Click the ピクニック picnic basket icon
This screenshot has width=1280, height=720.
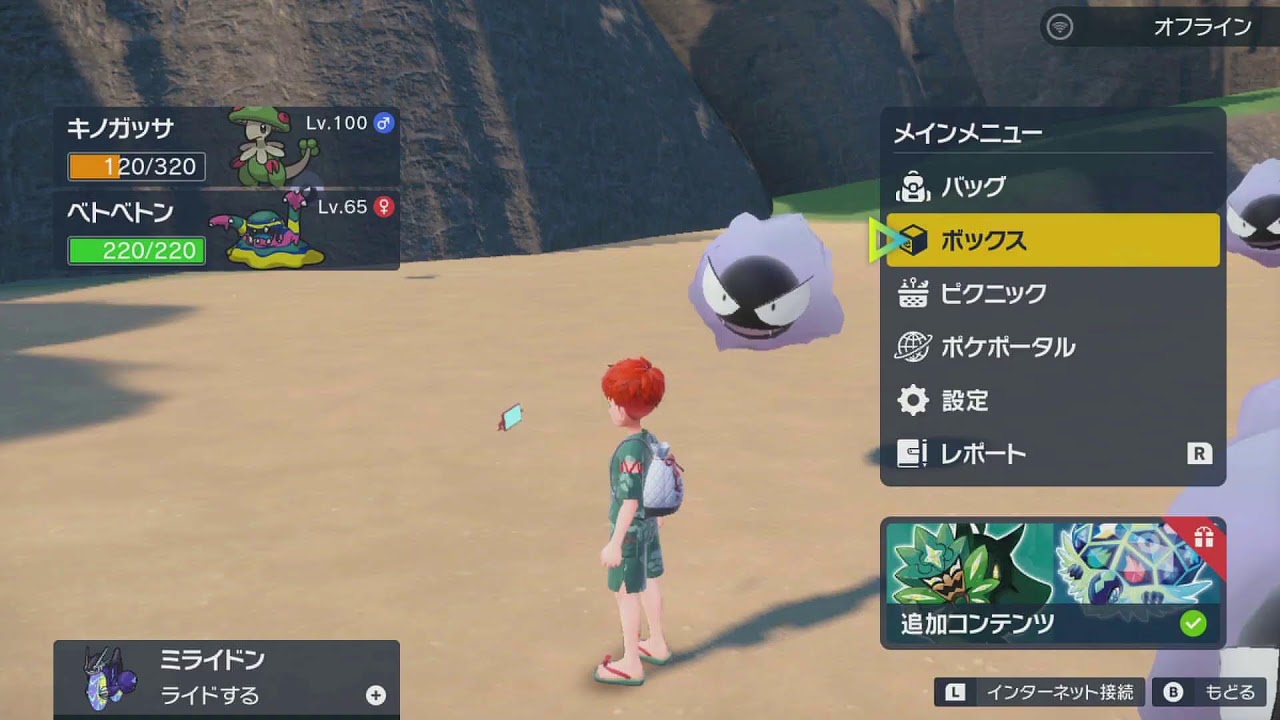[x=911, y=293]
